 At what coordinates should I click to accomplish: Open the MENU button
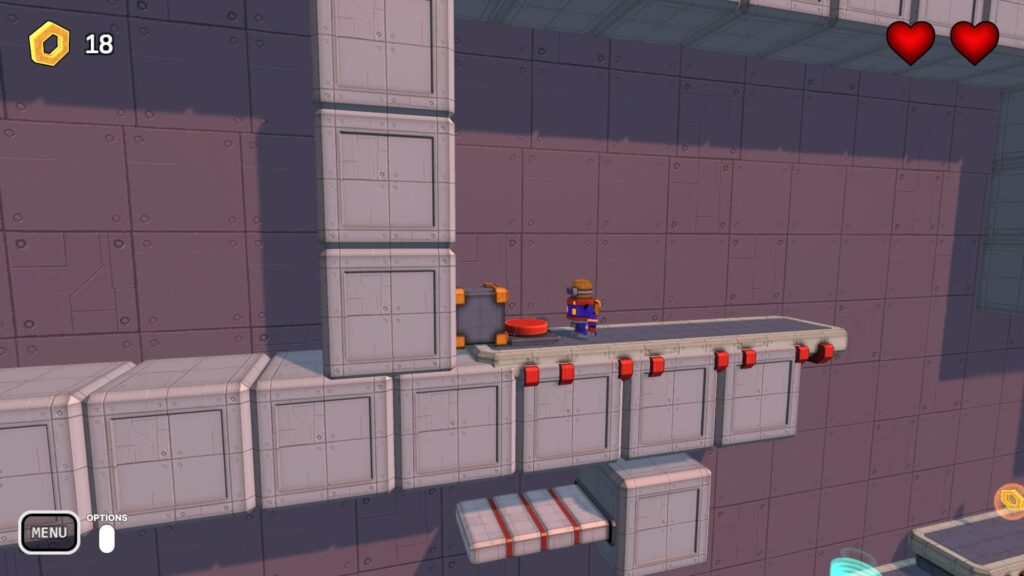48,533
